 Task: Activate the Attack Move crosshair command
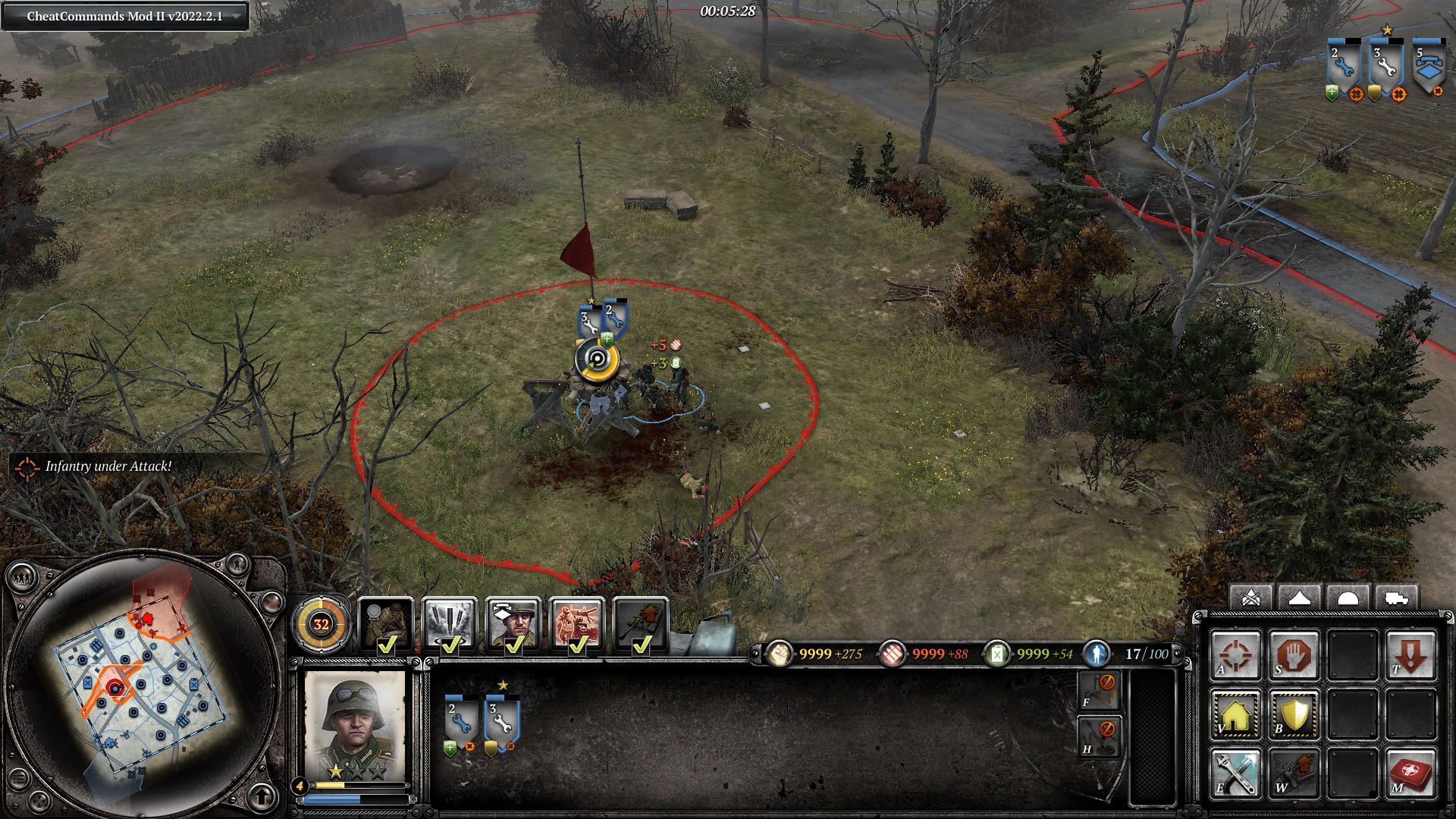coord(1235,655)
